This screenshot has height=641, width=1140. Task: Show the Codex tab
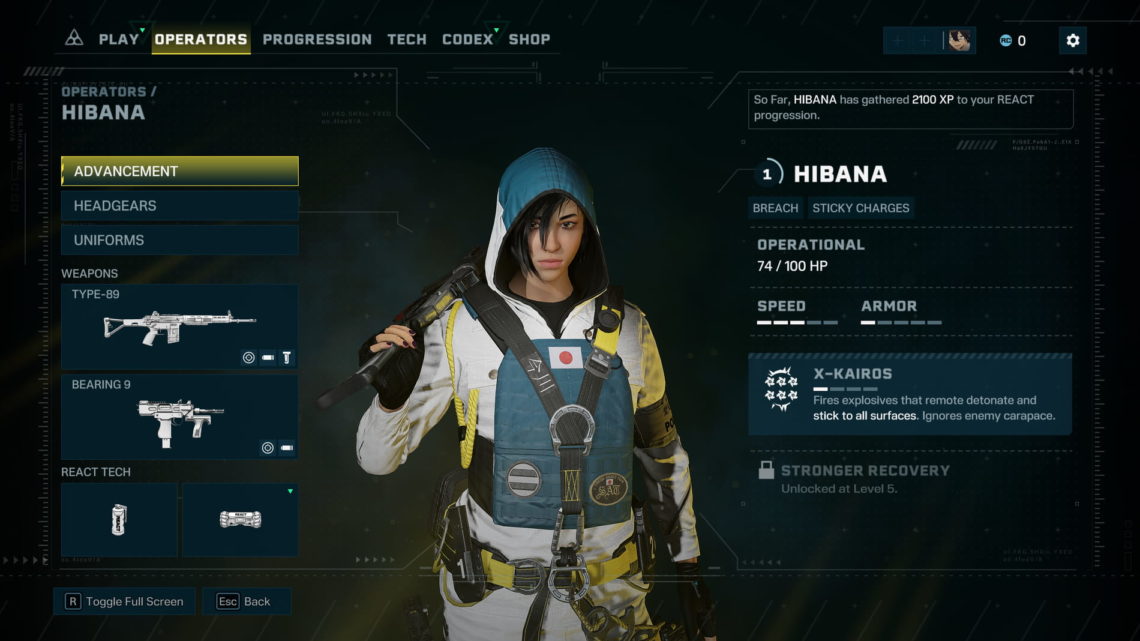[x=468, y=39]
